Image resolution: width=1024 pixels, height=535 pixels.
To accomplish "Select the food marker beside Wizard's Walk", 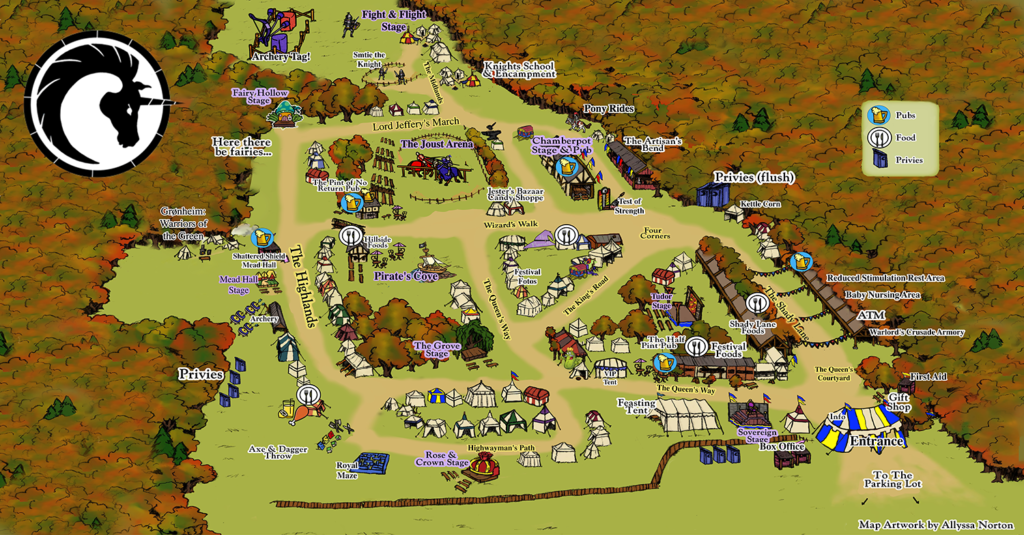I will pyautogui.click(x=566, y=237).
